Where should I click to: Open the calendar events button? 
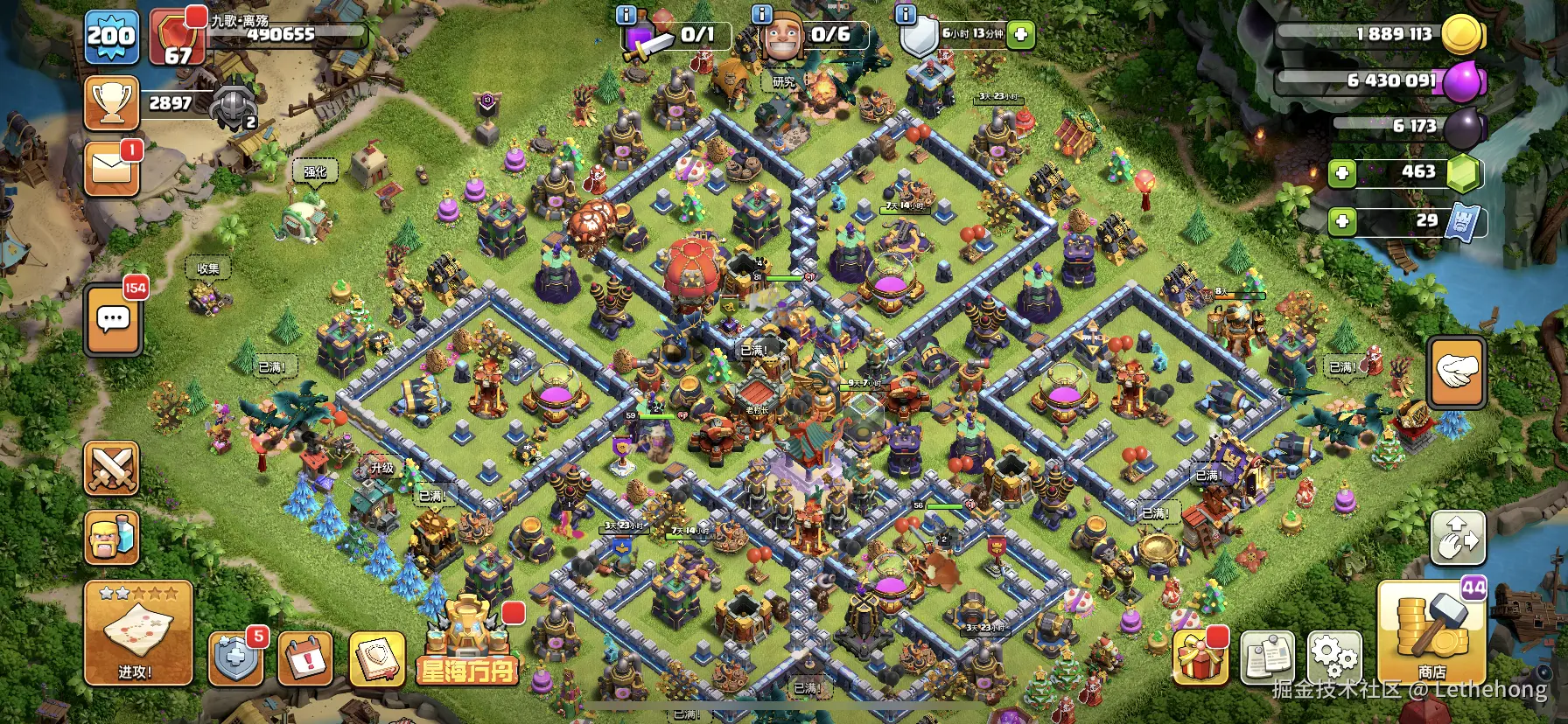[x=305, y=658]
